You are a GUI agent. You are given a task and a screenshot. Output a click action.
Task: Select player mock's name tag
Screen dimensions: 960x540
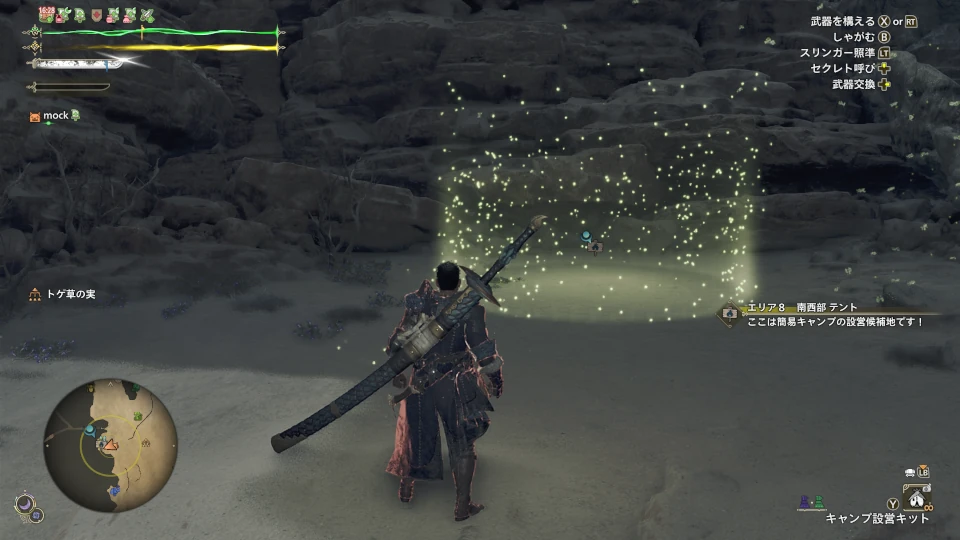[x=55, y=116]
